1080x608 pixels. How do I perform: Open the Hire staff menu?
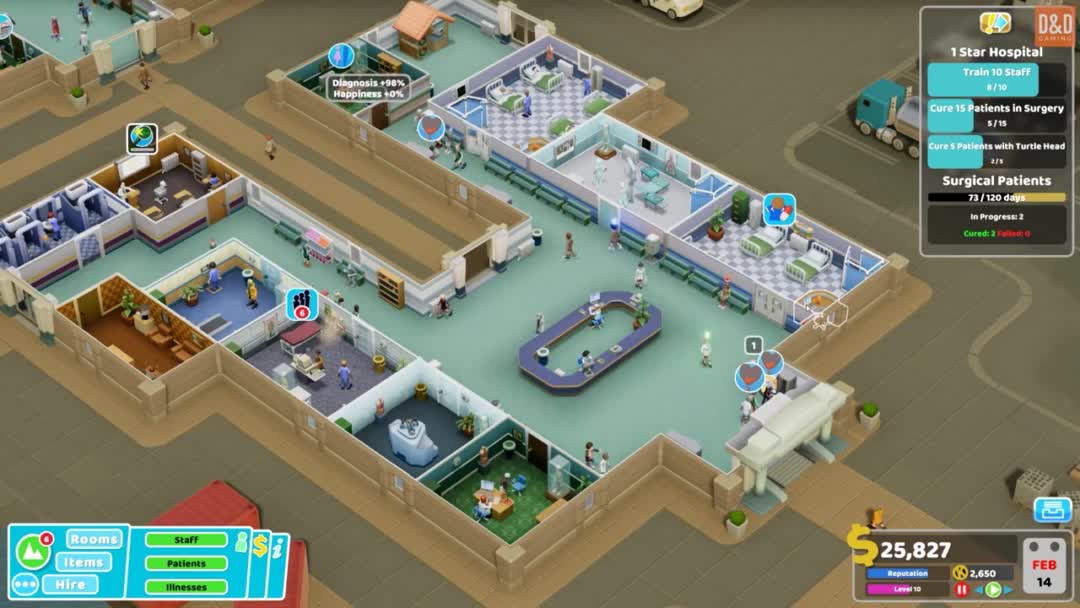70,584
